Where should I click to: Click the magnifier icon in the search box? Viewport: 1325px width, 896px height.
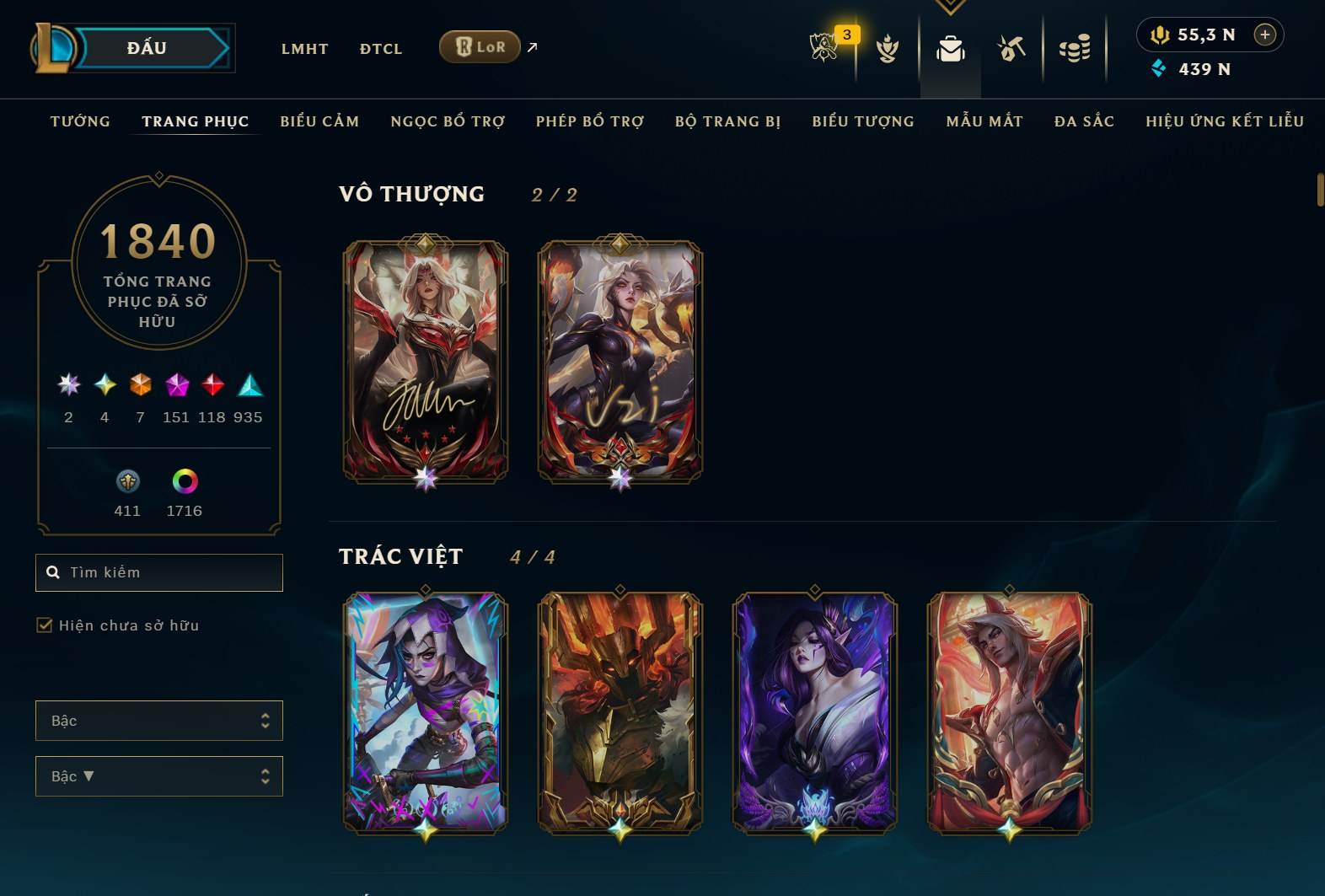coord(52,572)
